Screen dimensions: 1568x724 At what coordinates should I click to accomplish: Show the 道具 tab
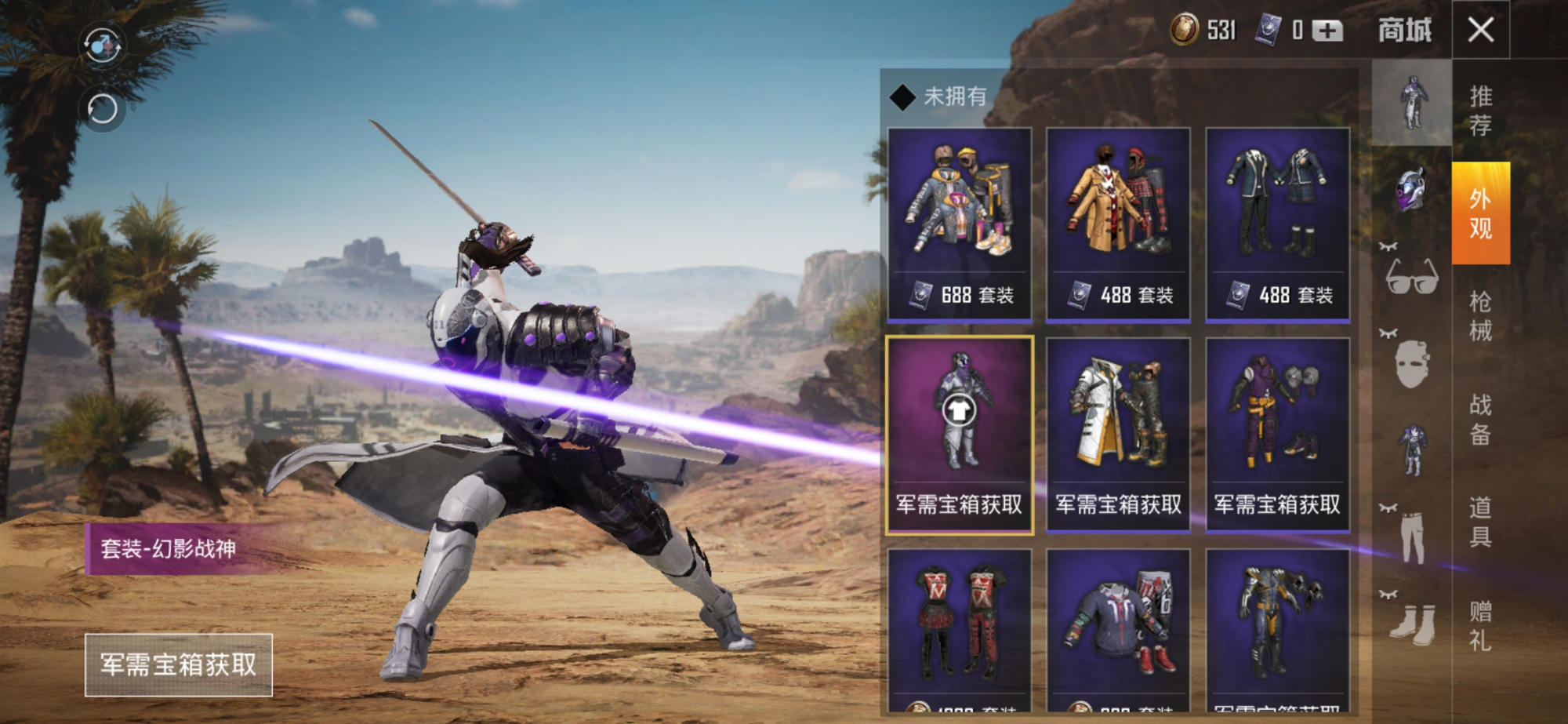coord(1480,522)
